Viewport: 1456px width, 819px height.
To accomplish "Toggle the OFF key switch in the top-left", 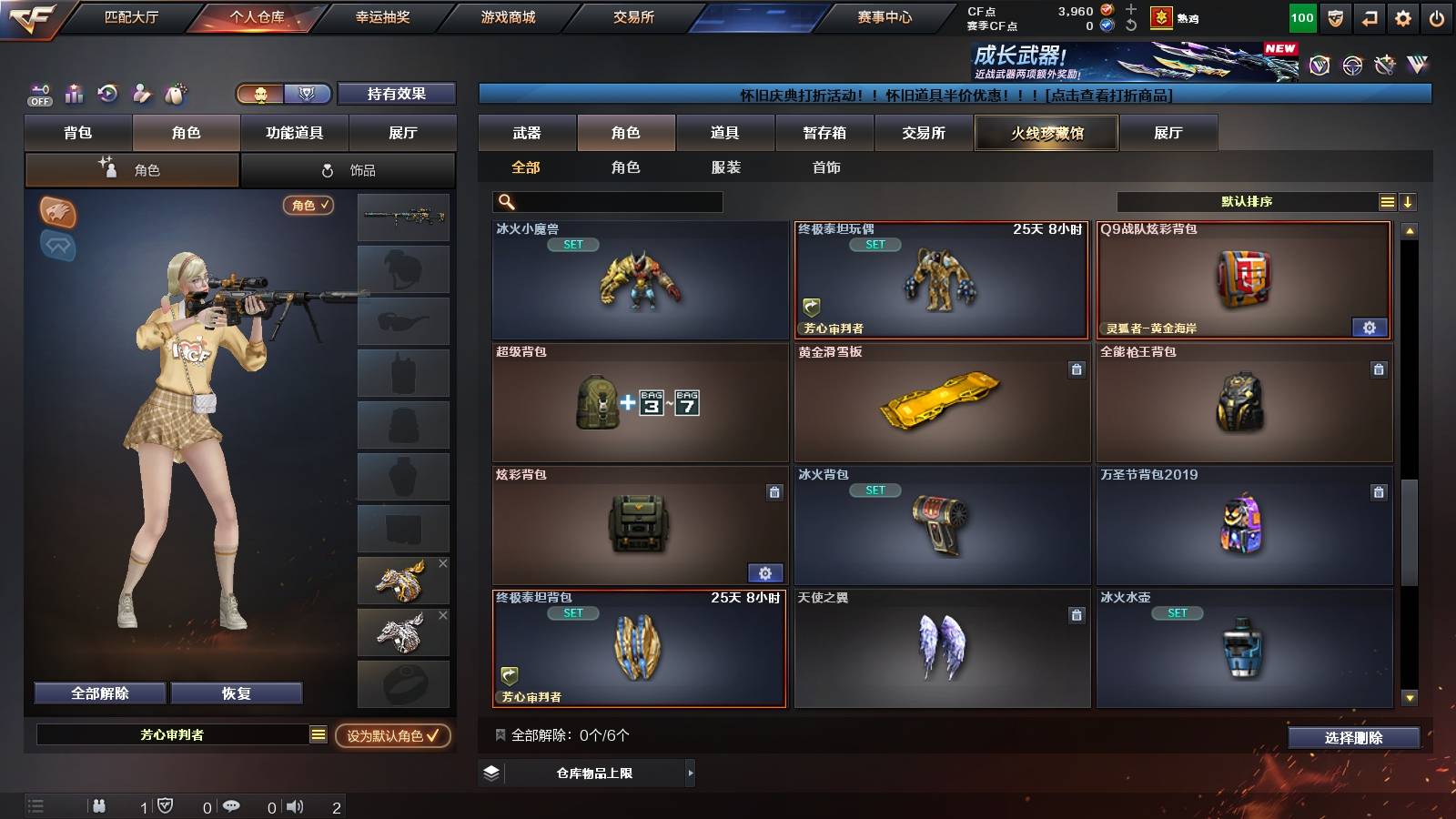I will [38, 94].
